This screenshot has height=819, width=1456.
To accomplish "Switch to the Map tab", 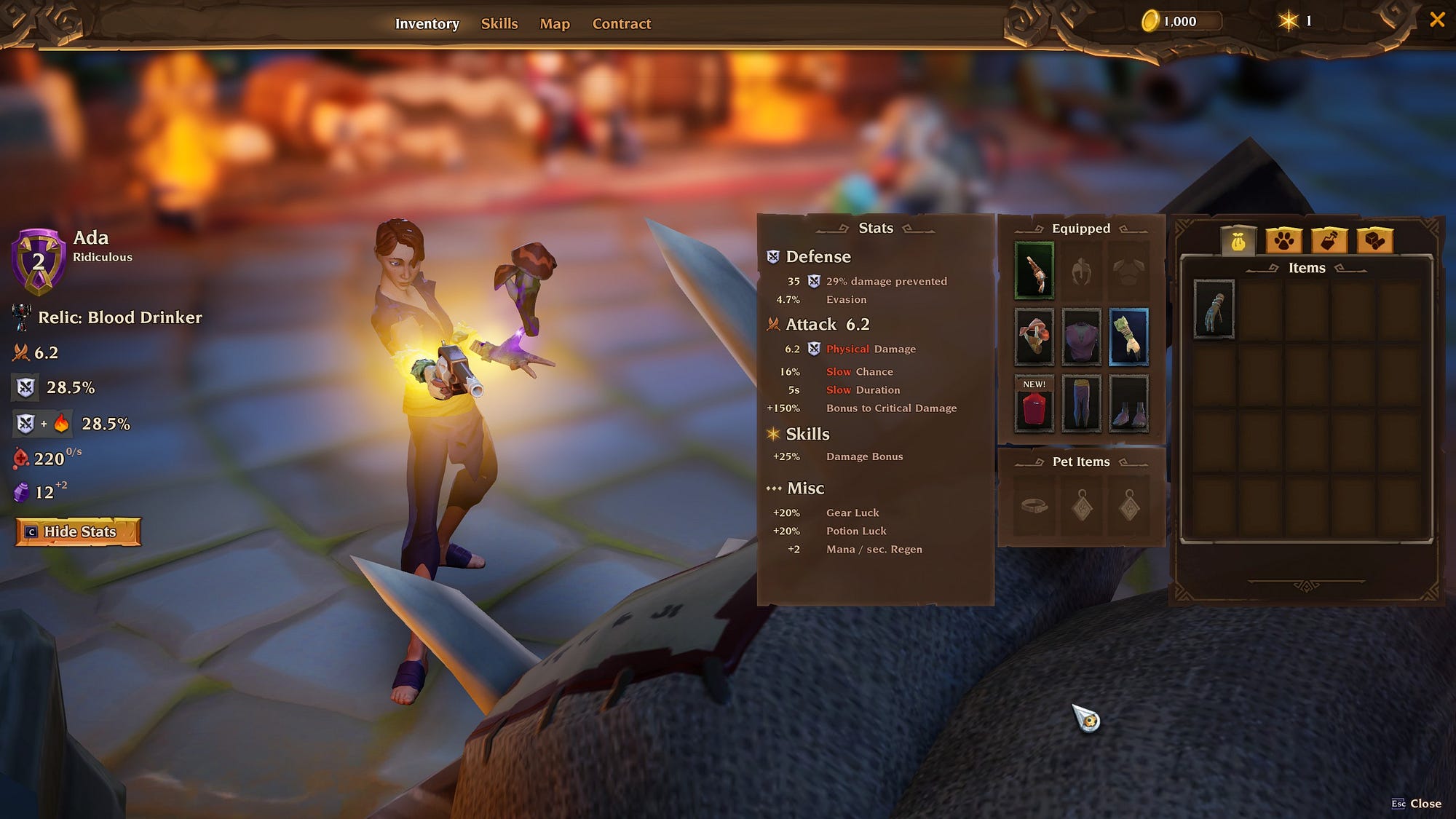I will (555, 23).
